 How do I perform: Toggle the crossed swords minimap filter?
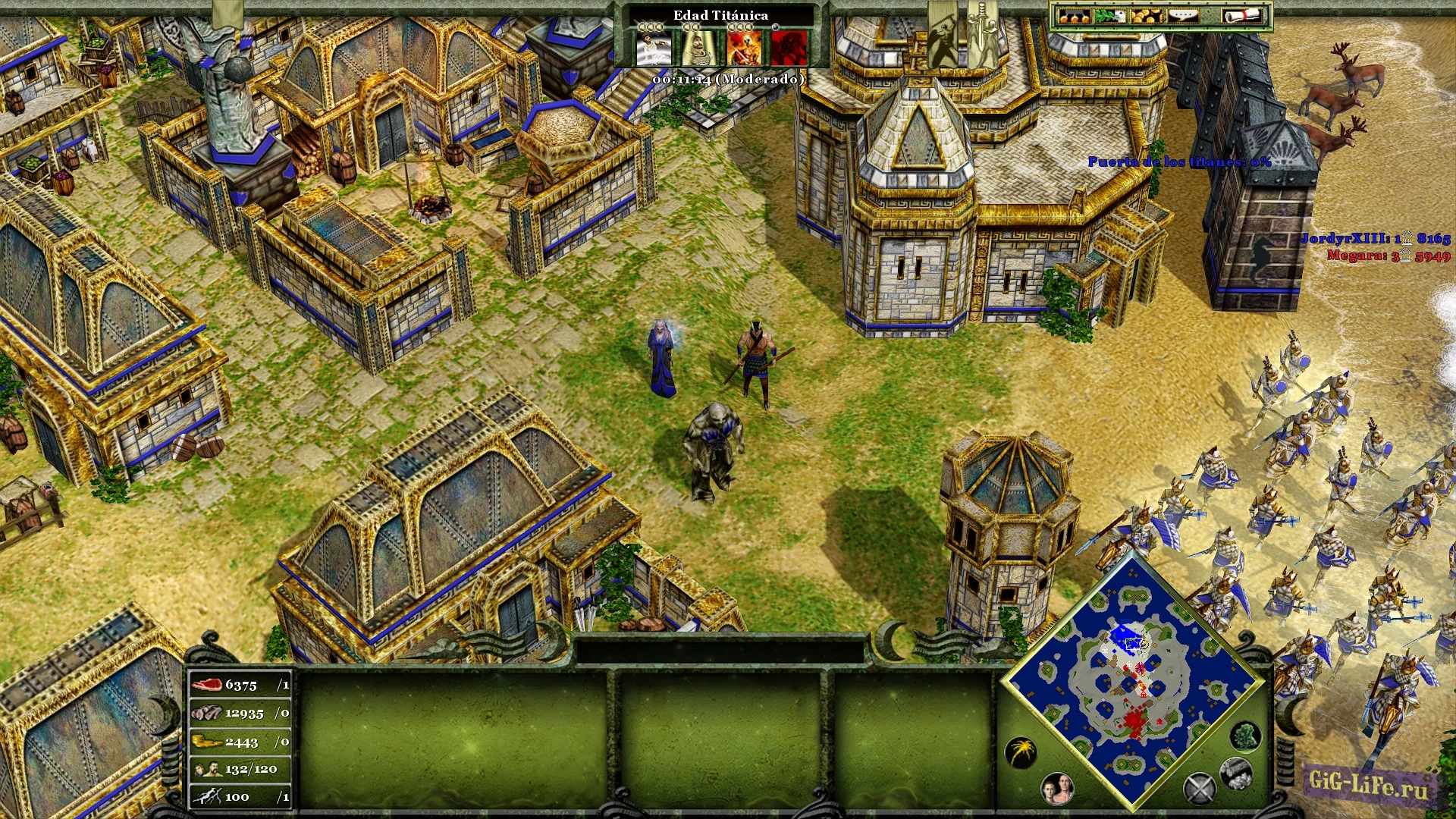pos(1200,789)
